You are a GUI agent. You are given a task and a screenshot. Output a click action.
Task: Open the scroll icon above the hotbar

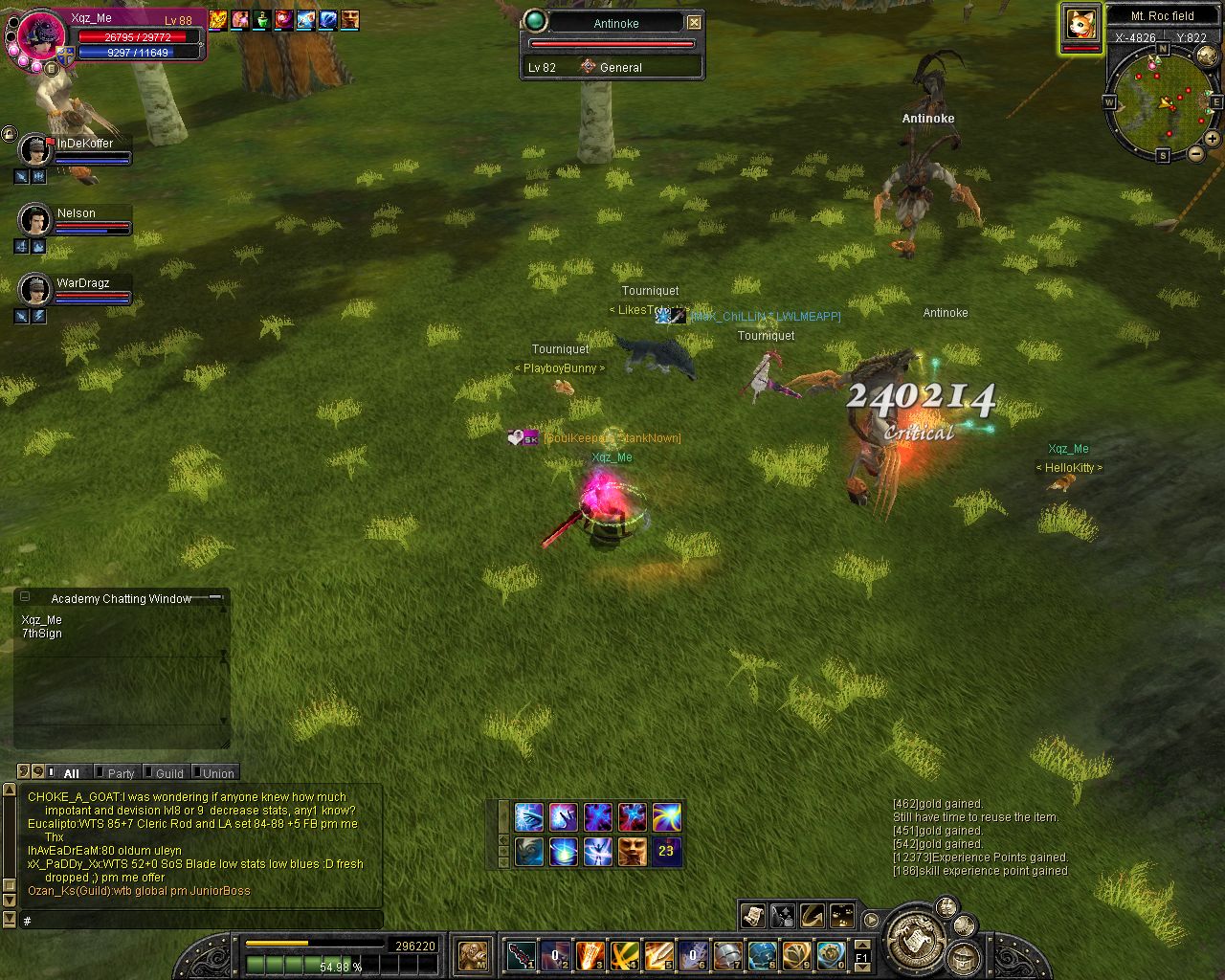[x=753, y=916]
